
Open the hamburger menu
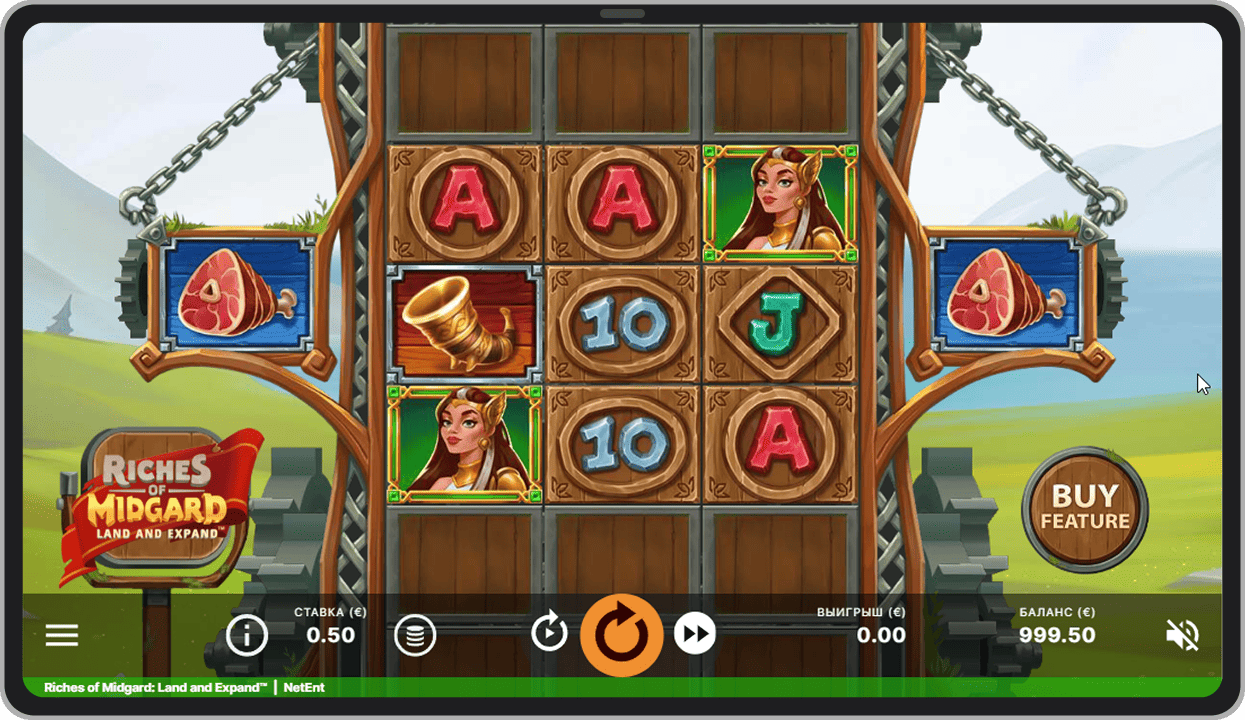(x=62, y=636)
